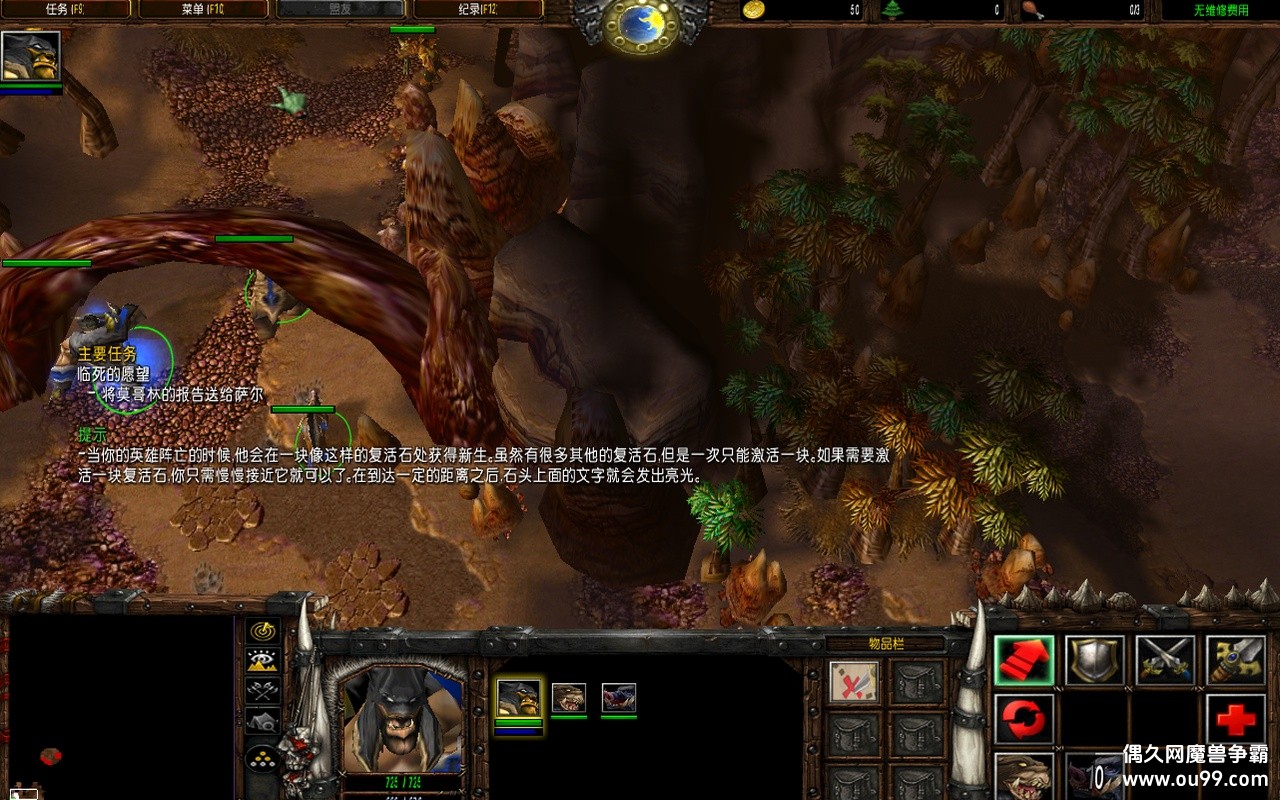Open the 纪录 message log button
This screenshot has width=1280, height=800.
point(478,10)
